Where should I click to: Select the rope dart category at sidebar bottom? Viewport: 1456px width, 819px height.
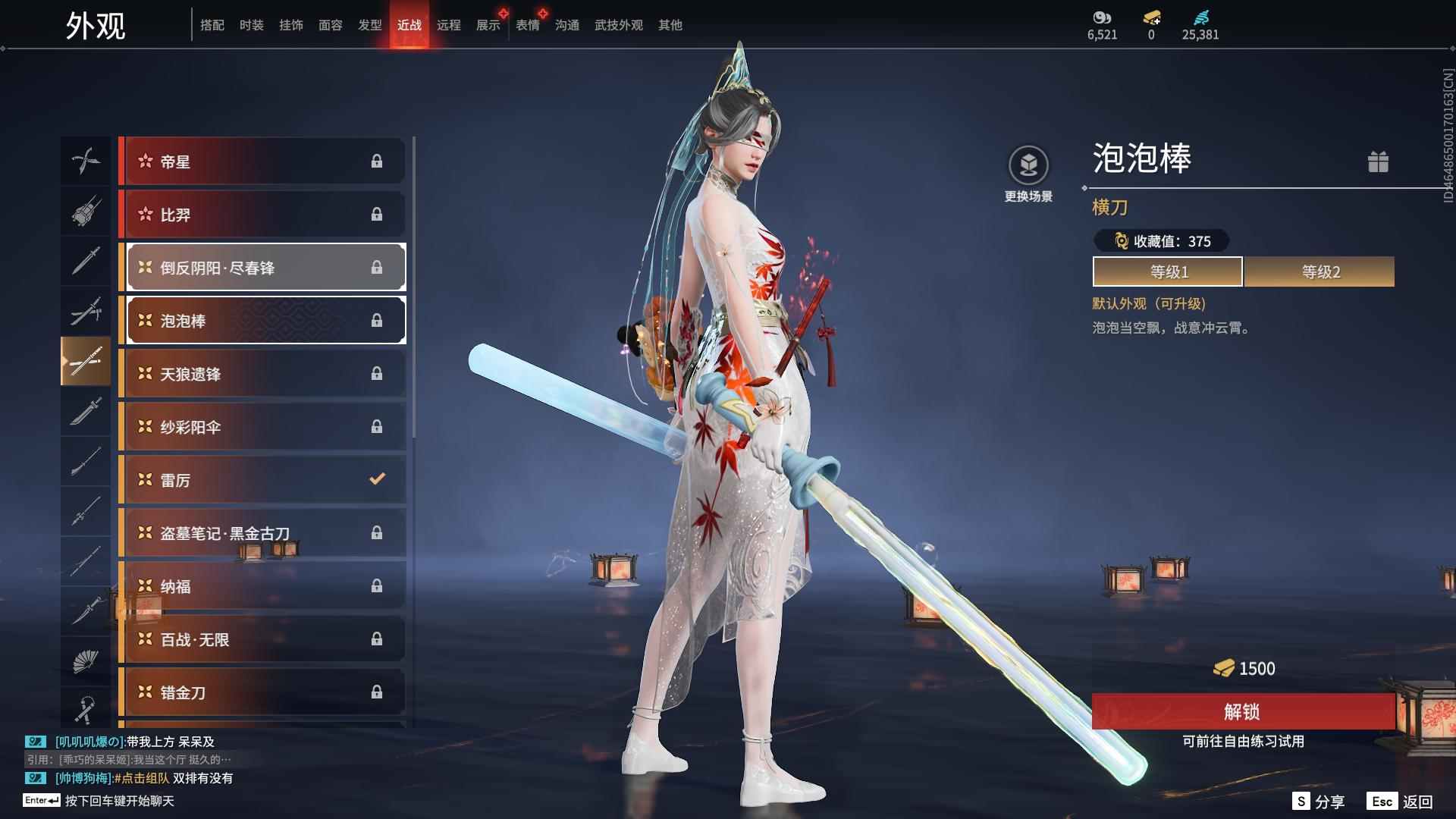(86, 709)
